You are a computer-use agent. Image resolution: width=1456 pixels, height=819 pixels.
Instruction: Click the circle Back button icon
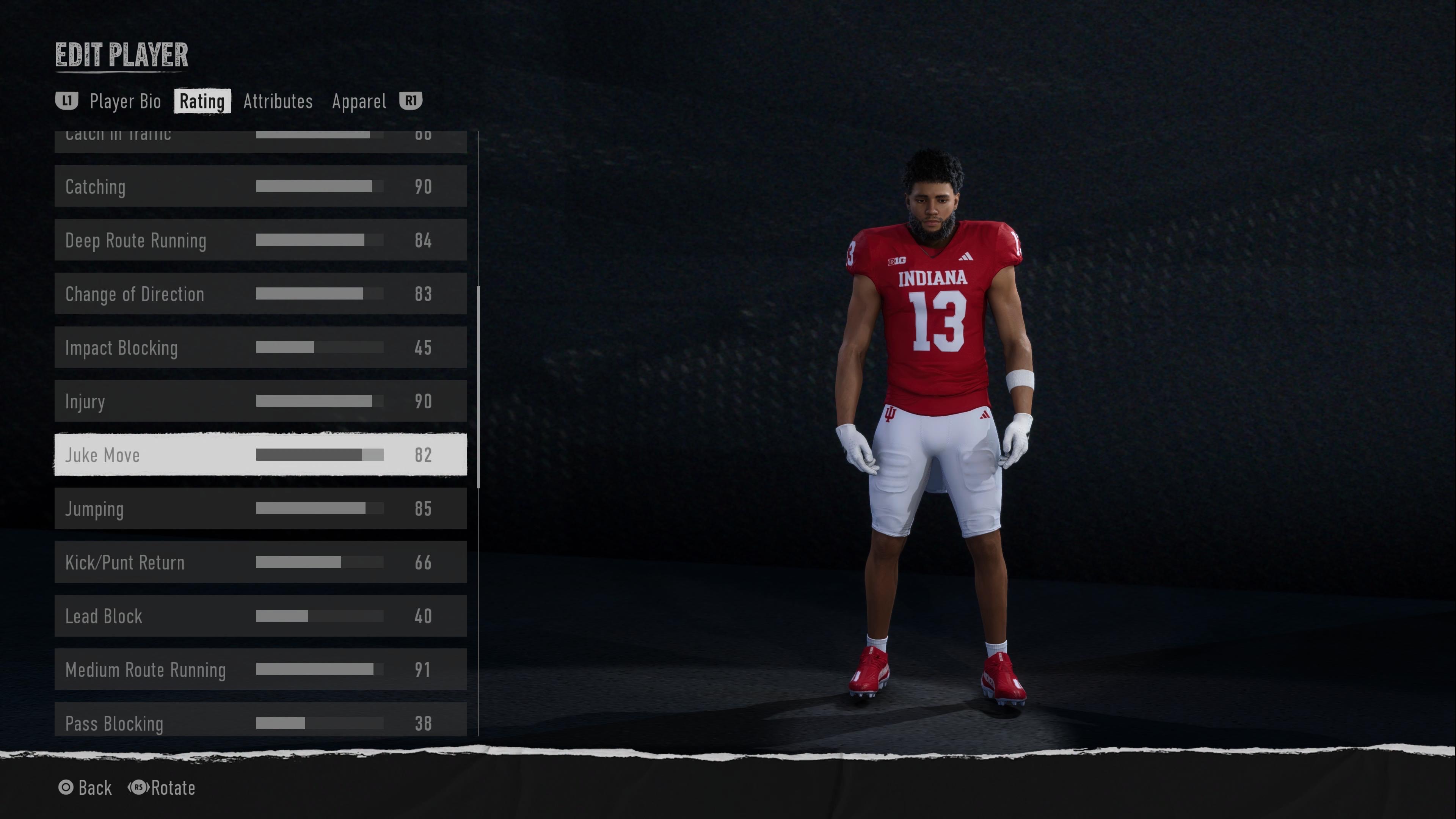tap(66, 788)
